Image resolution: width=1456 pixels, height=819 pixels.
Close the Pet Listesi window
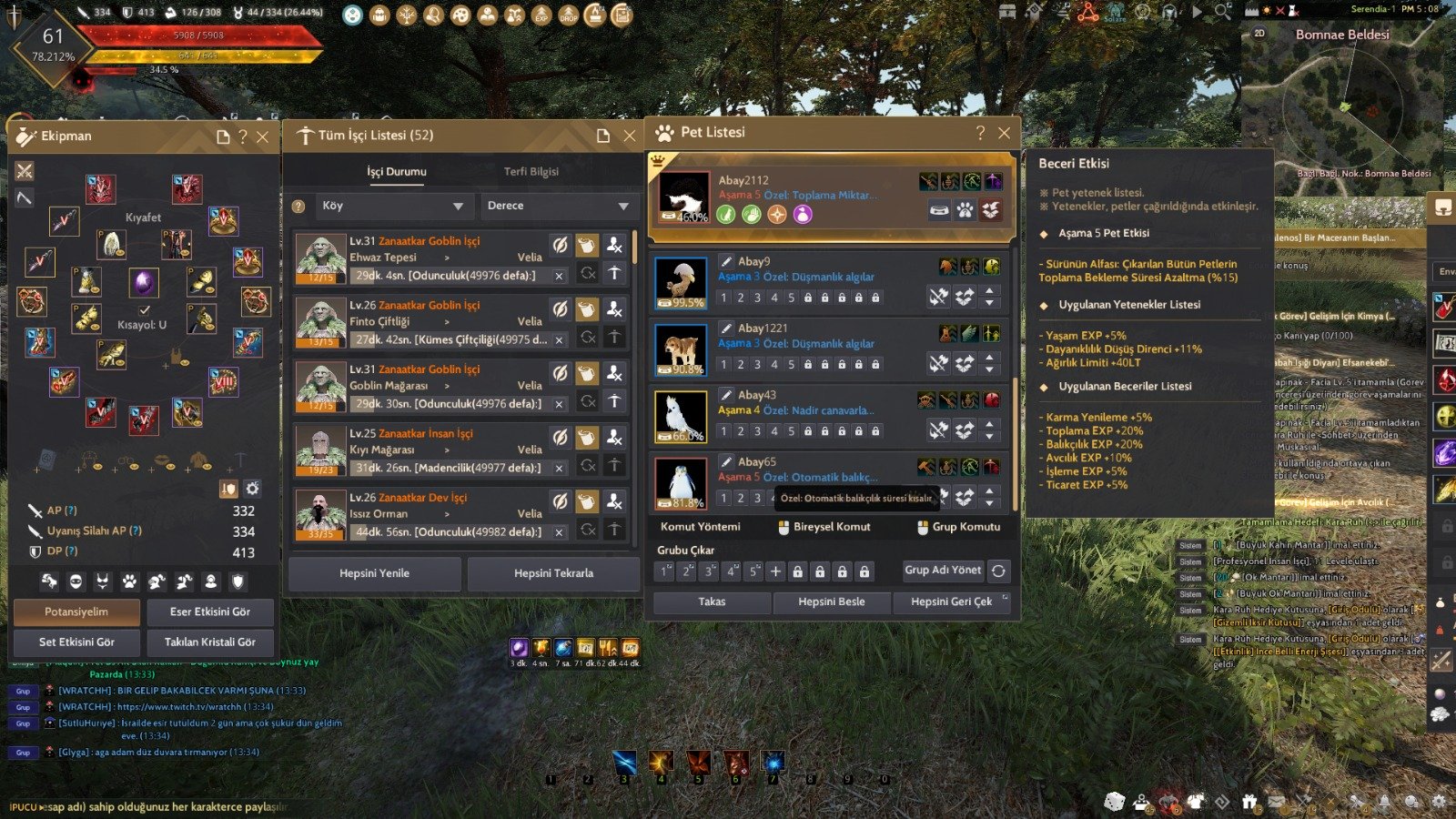(1004, 133)
